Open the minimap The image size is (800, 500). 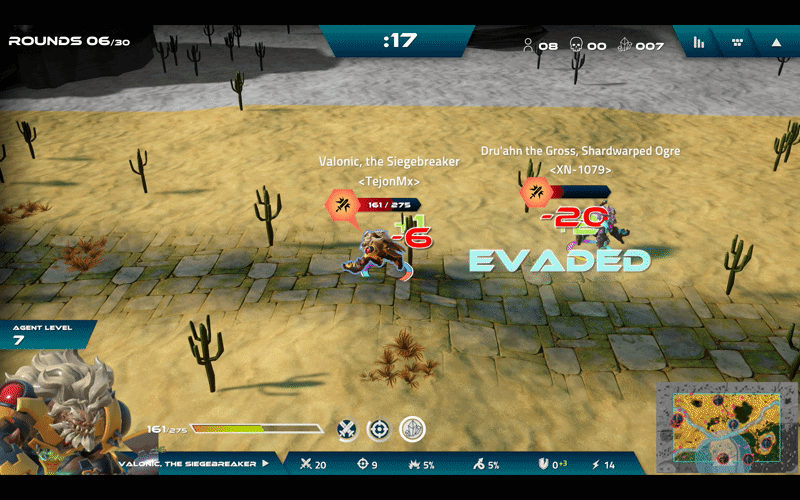pos(726,427)
